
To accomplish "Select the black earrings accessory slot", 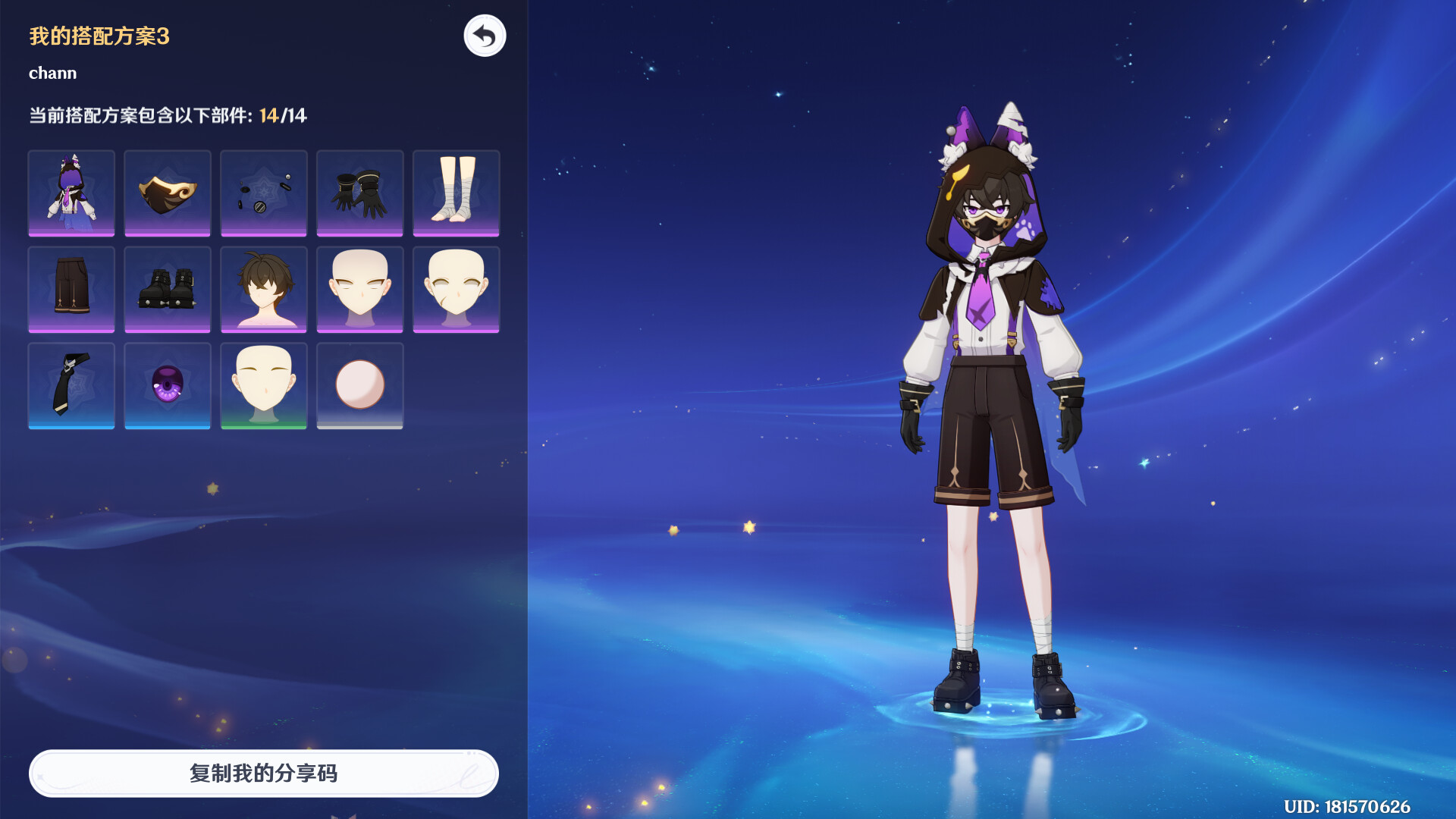I will [x=263, y=193].
